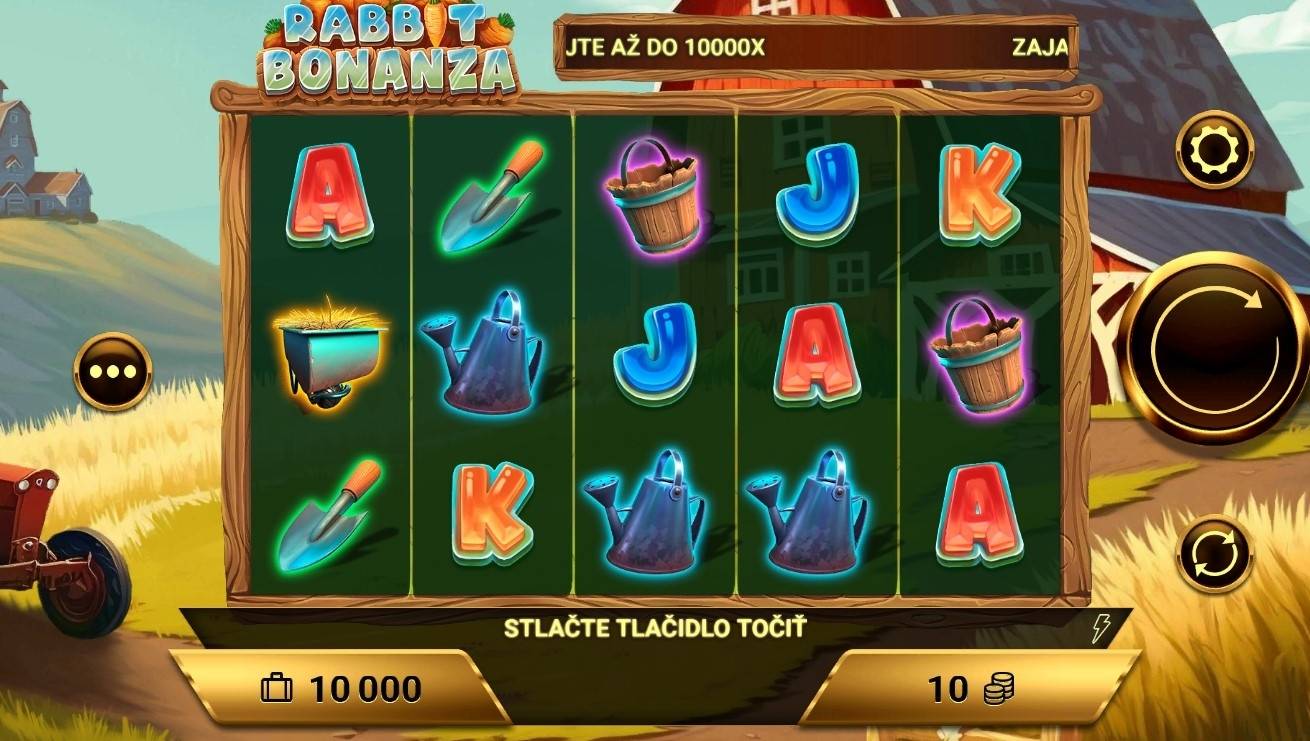The width and height of the screenshot is (1310, 741).
Task: Open the three-dot menu button
Action: 113,371
